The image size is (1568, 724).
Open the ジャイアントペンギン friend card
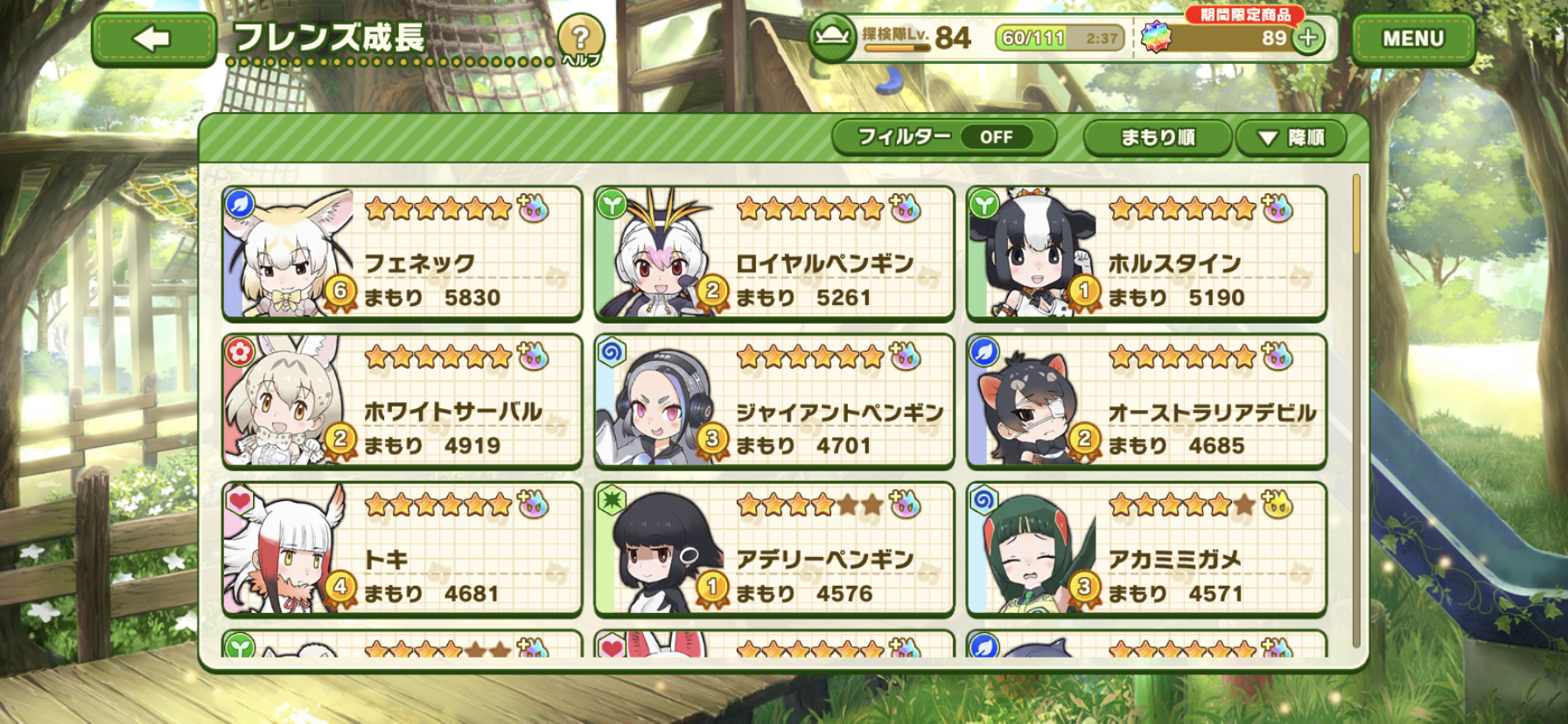[773, 401]
